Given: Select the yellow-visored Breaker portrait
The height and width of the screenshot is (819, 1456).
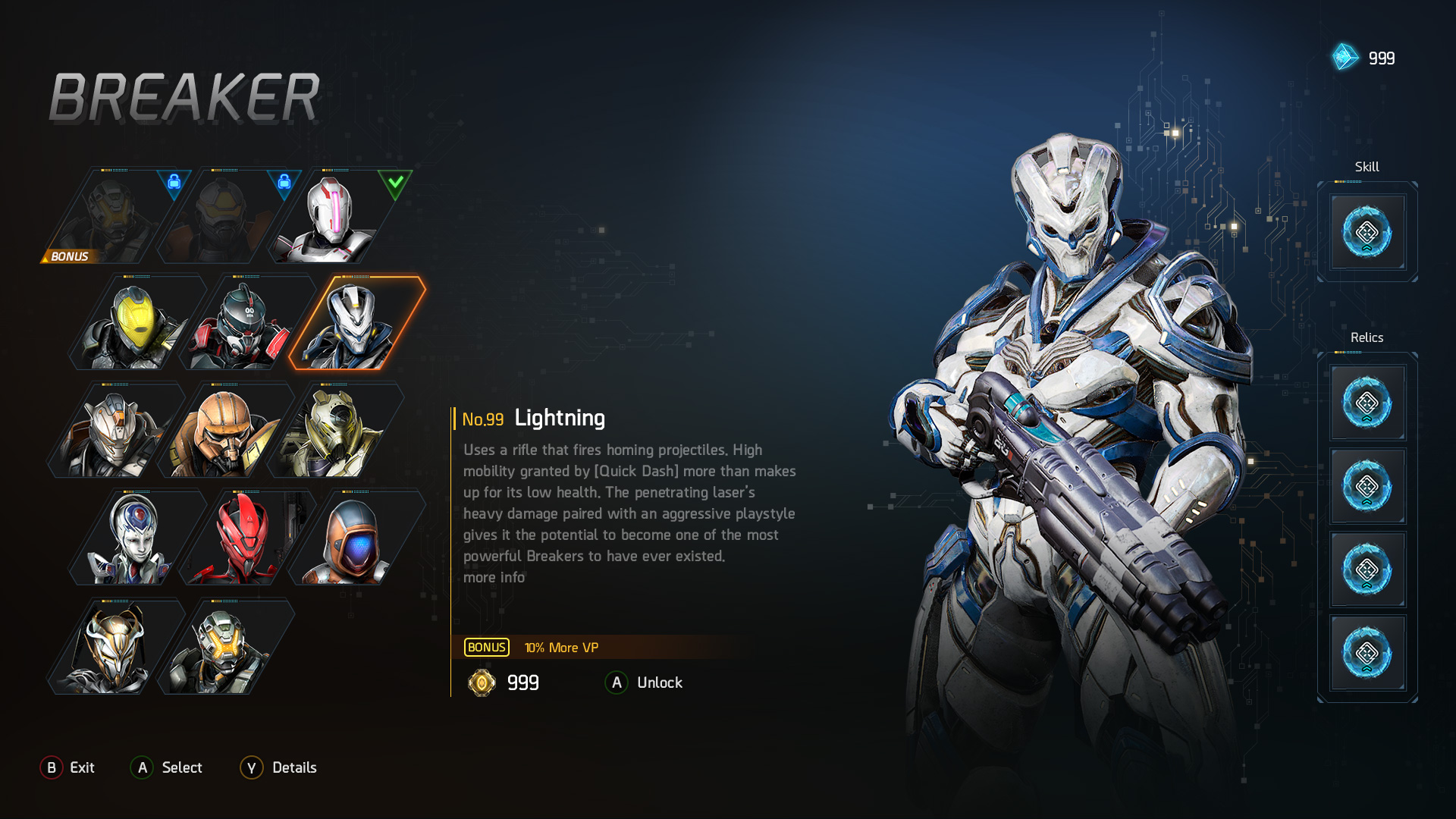Looking at the screenshot, I should [136, 322].
